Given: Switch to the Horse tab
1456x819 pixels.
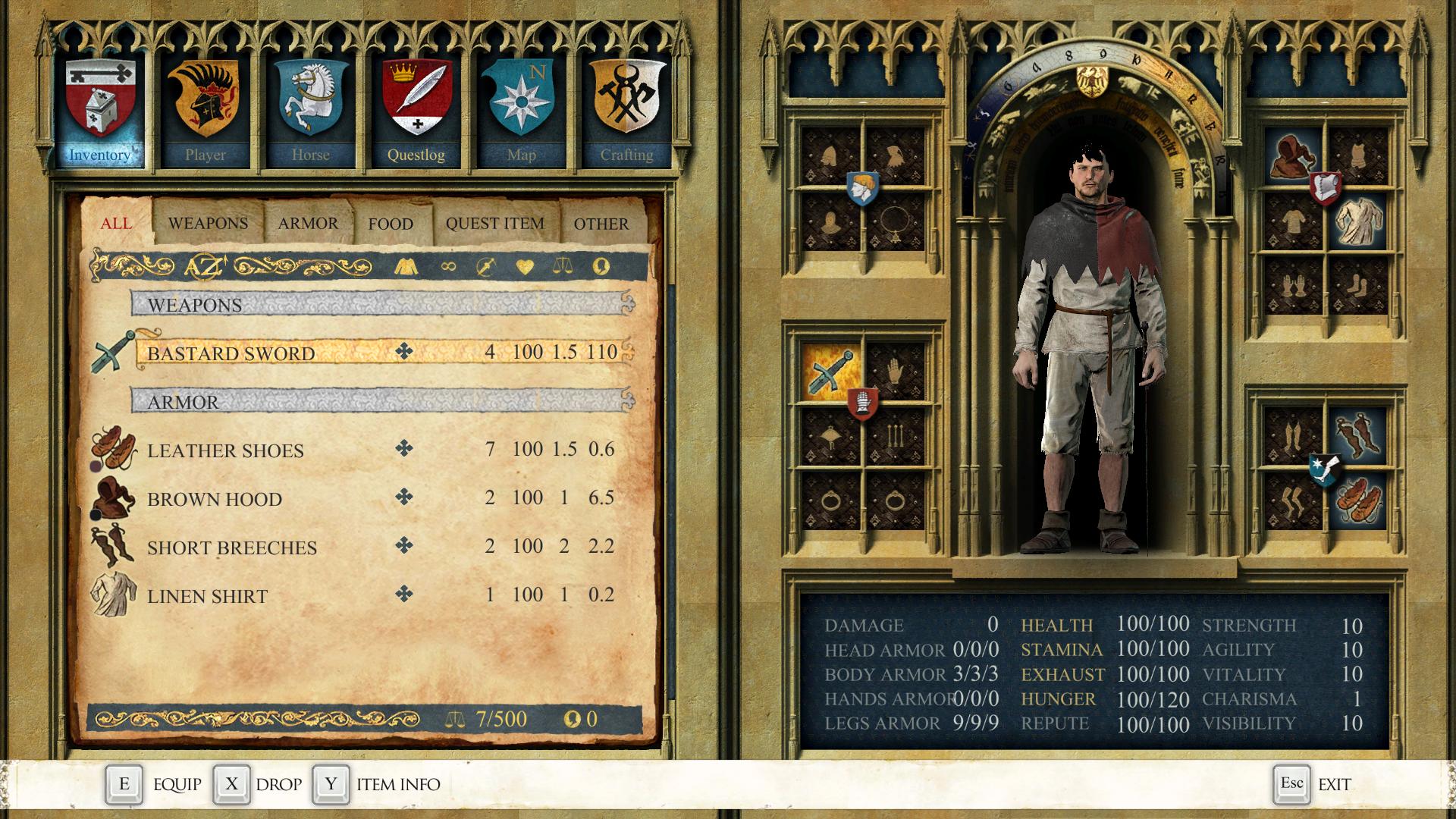Looking at the screenshot, I should 310,110.
